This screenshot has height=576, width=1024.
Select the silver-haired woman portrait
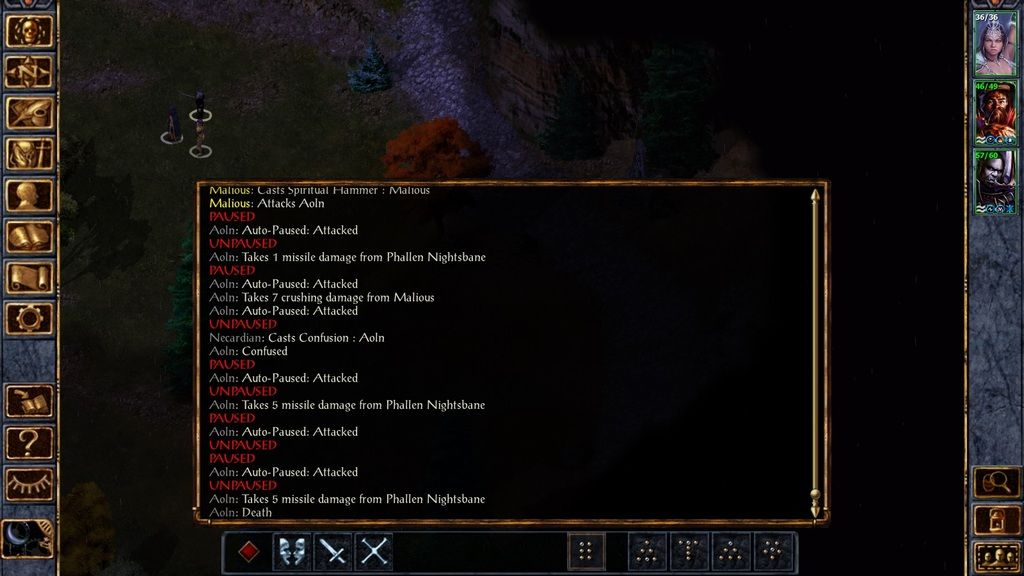pos(995,44)
